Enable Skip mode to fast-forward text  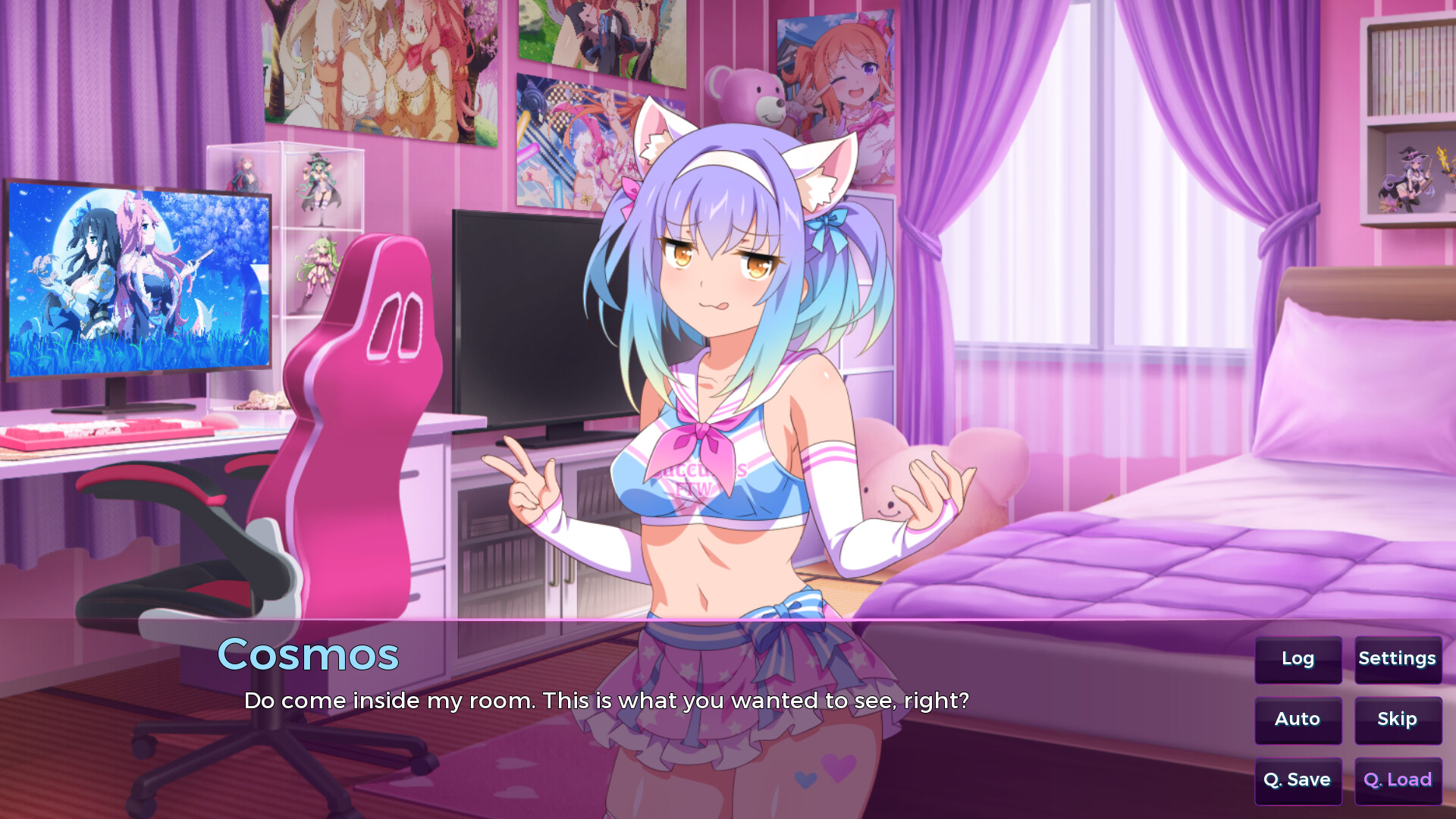[1398, 720]
